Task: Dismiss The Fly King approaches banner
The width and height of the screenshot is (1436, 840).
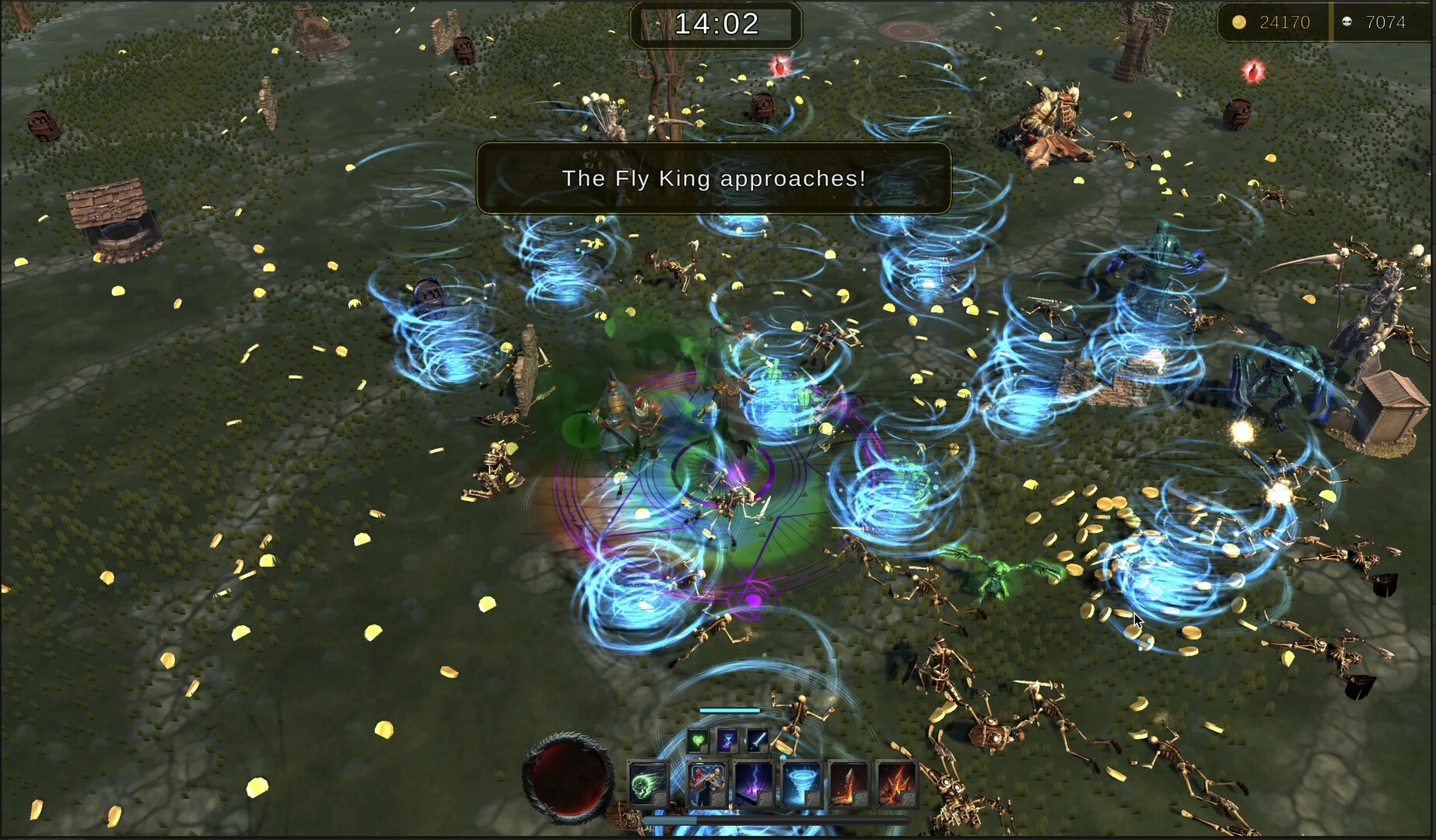Action: [x=714, y=178]
